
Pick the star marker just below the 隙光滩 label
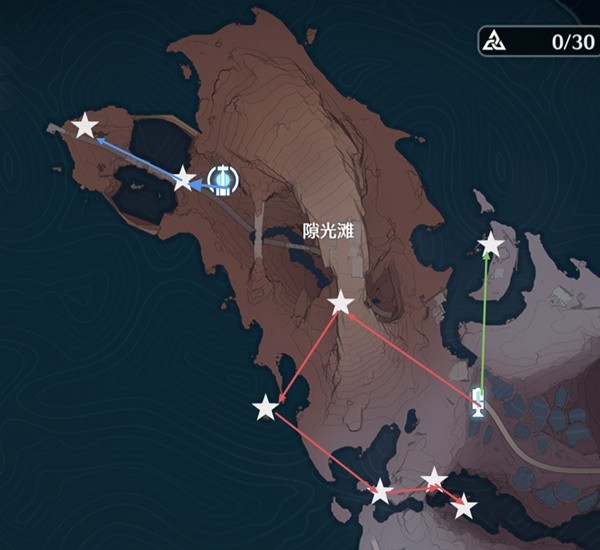341,301
